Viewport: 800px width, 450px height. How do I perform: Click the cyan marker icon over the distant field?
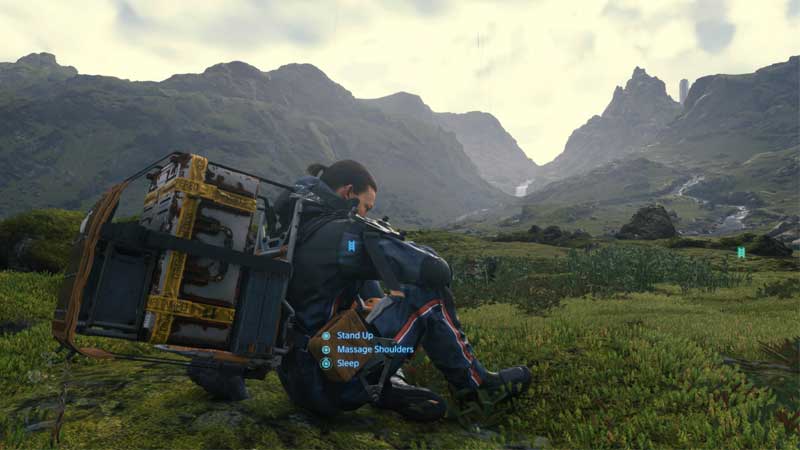click(741, 252)
